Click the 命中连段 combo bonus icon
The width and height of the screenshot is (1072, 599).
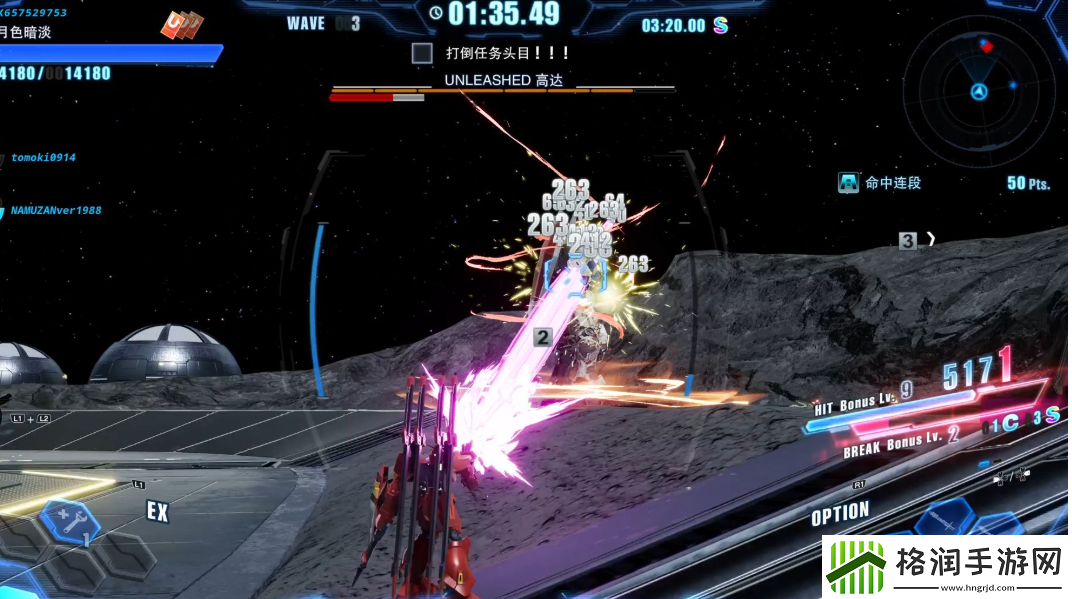(x=849, y=183)
